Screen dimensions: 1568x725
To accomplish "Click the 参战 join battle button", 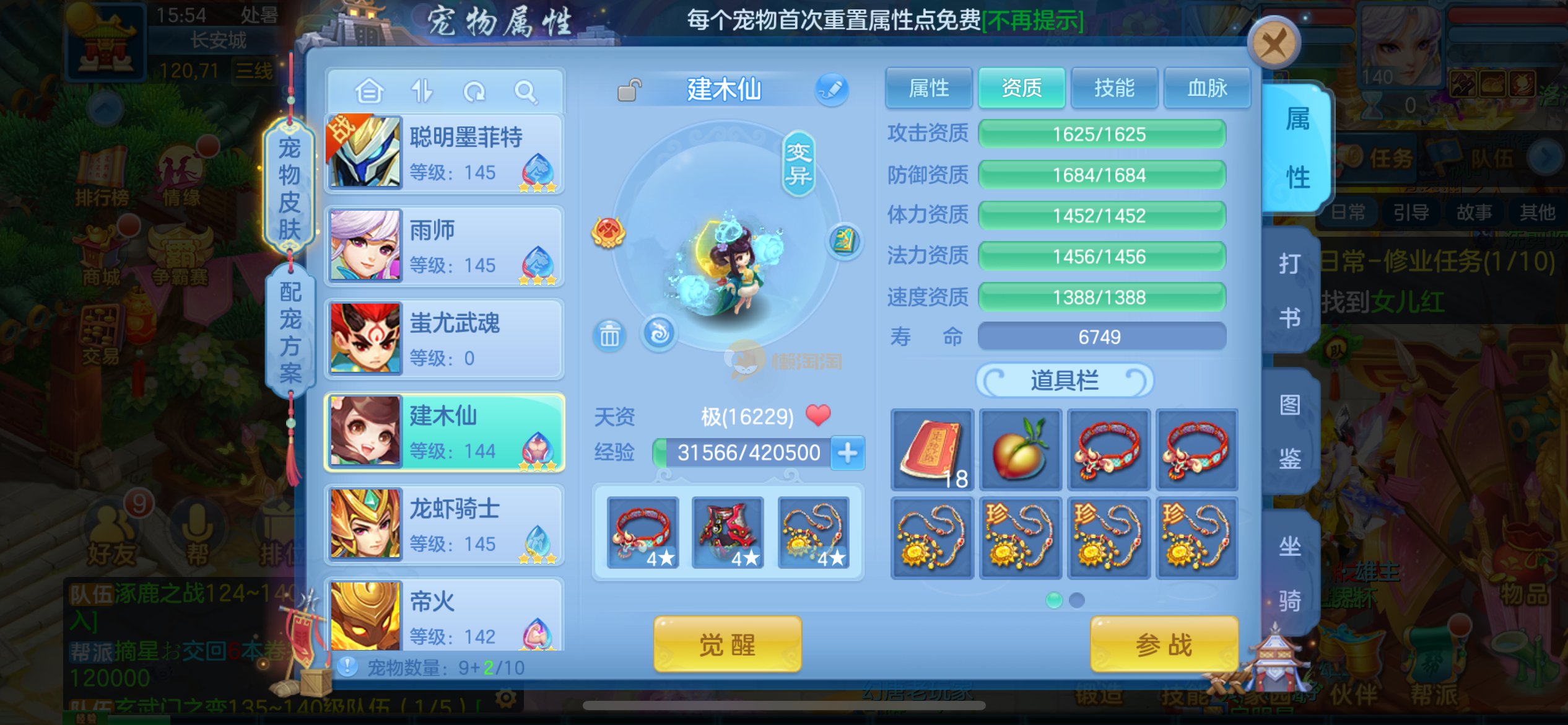I will coord(1164,644).
